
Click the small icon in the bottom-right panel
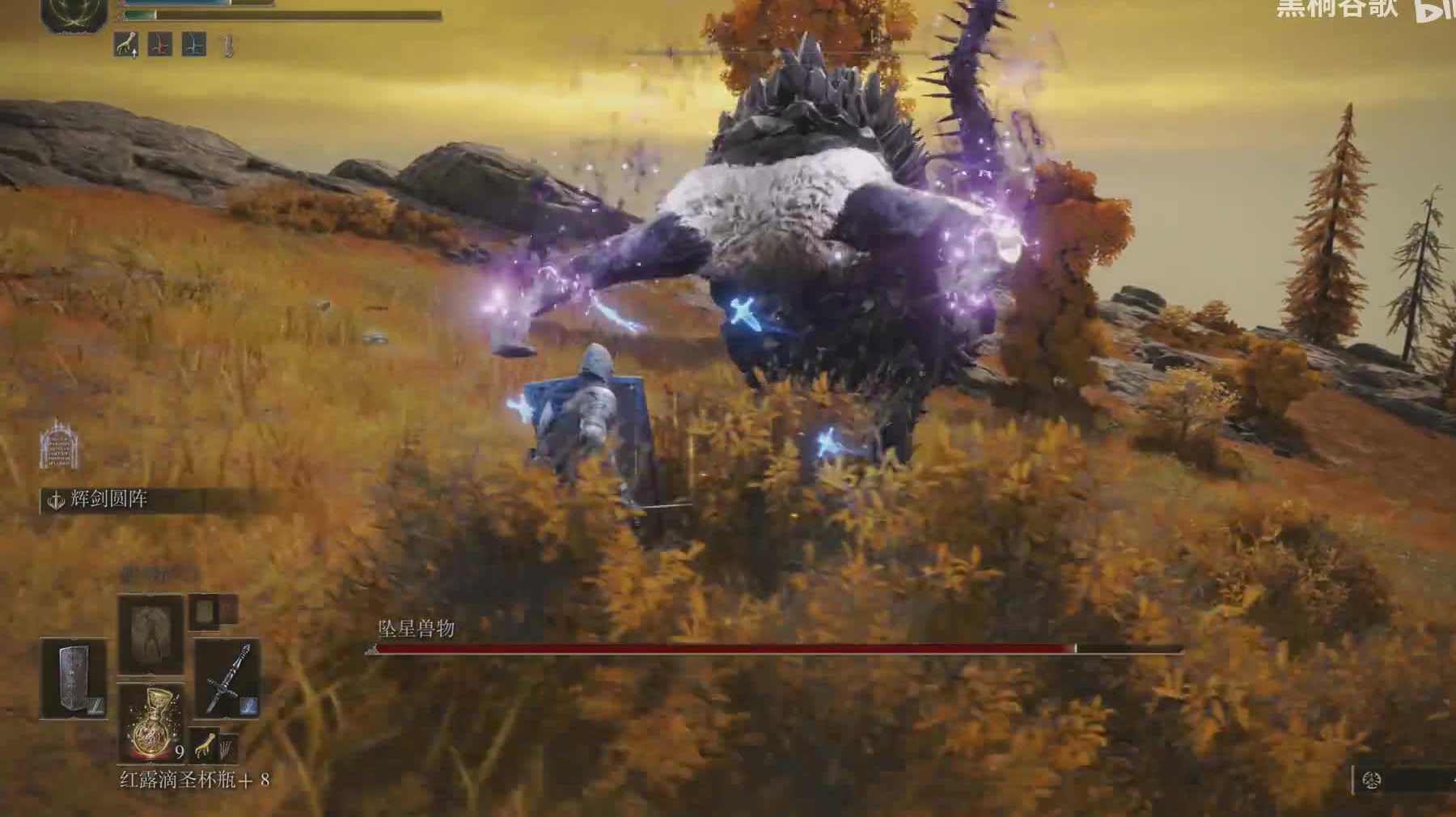coord(1372,781)
